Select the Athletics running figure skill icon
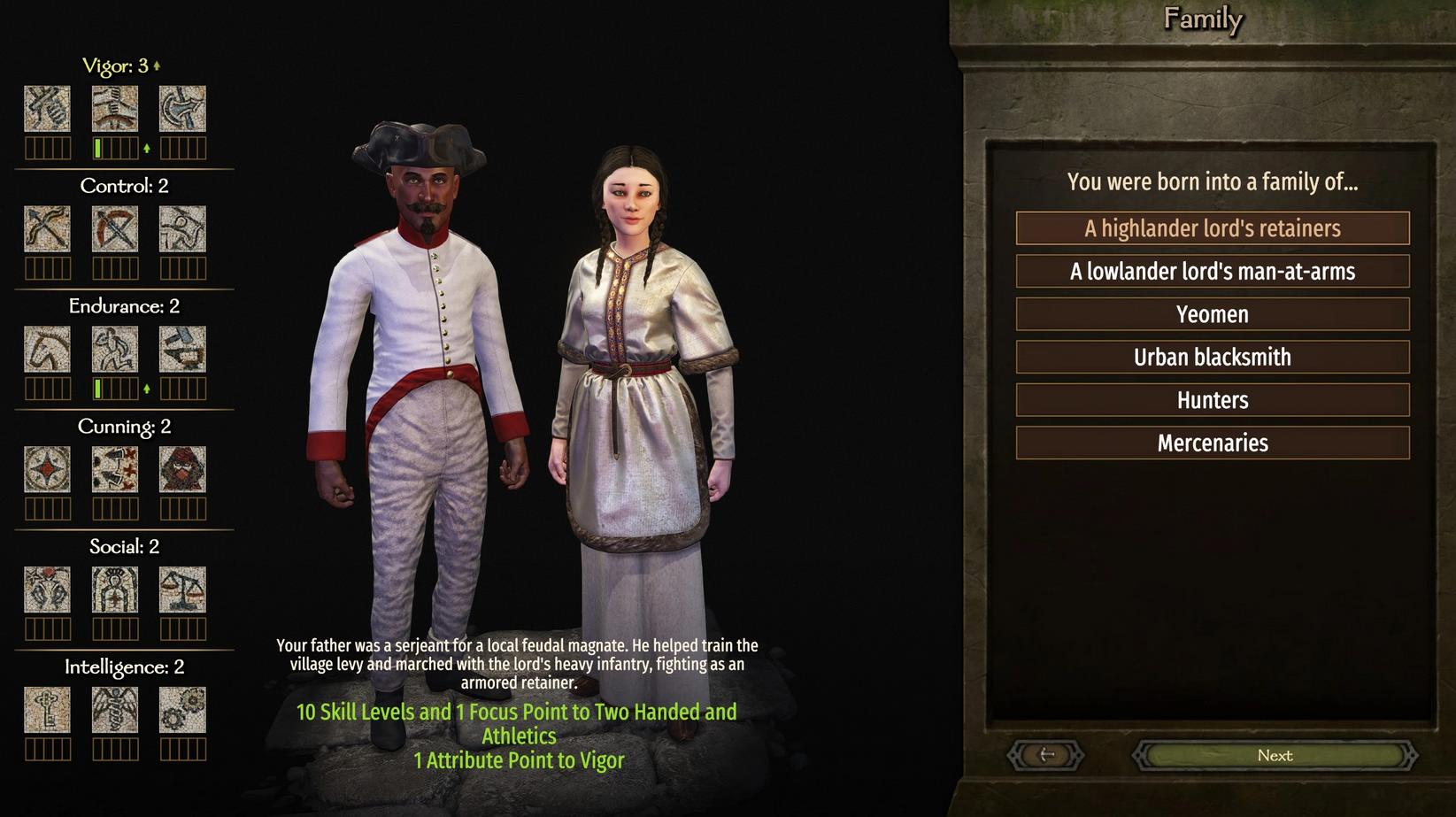Viewport: 1456px width, 817px height. pyautogui.click(x=115, y=350)
